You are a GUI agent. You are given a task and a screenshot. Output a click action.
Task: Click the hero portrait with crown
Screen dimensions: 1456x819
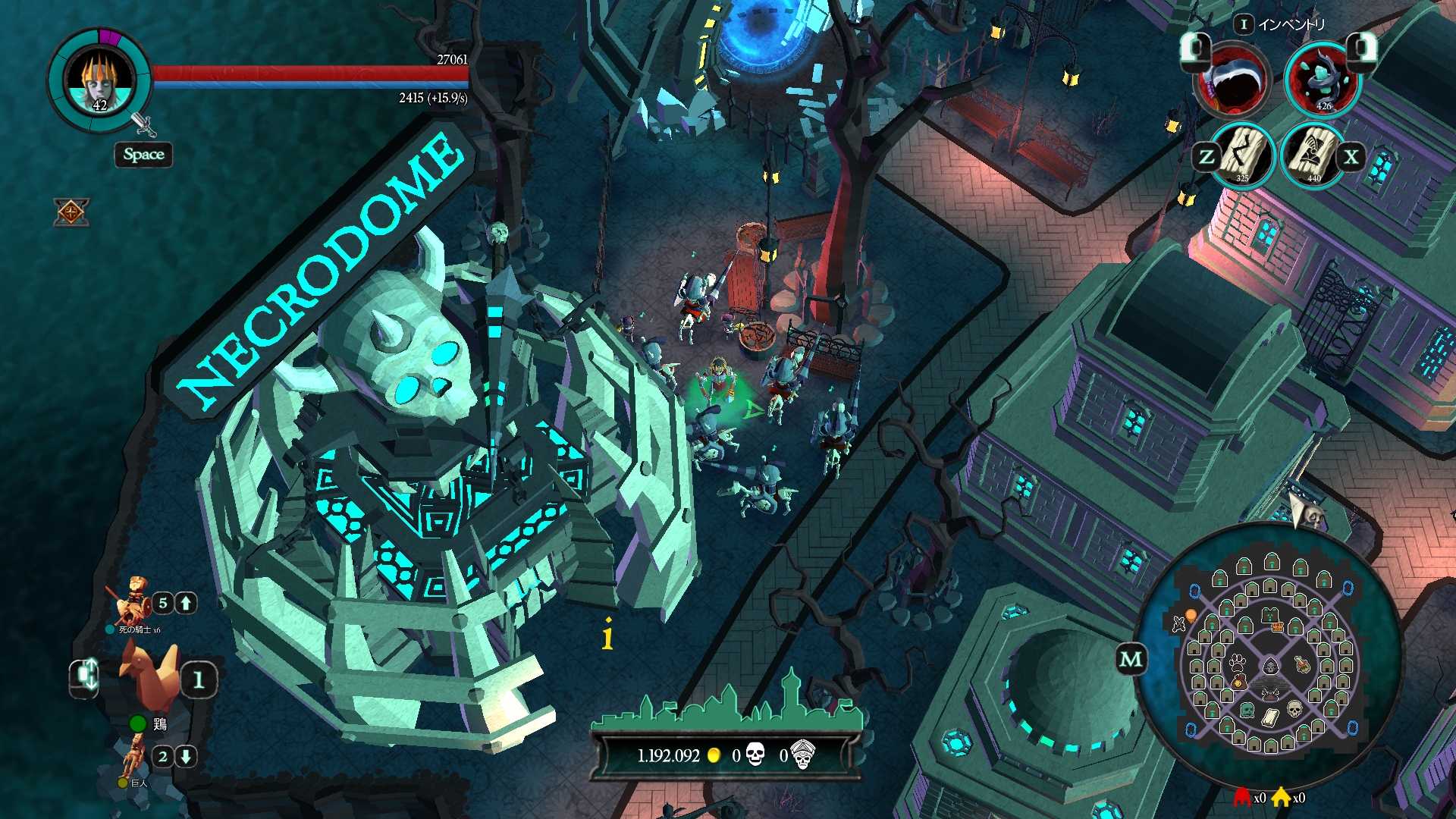[x=100, y=81]
